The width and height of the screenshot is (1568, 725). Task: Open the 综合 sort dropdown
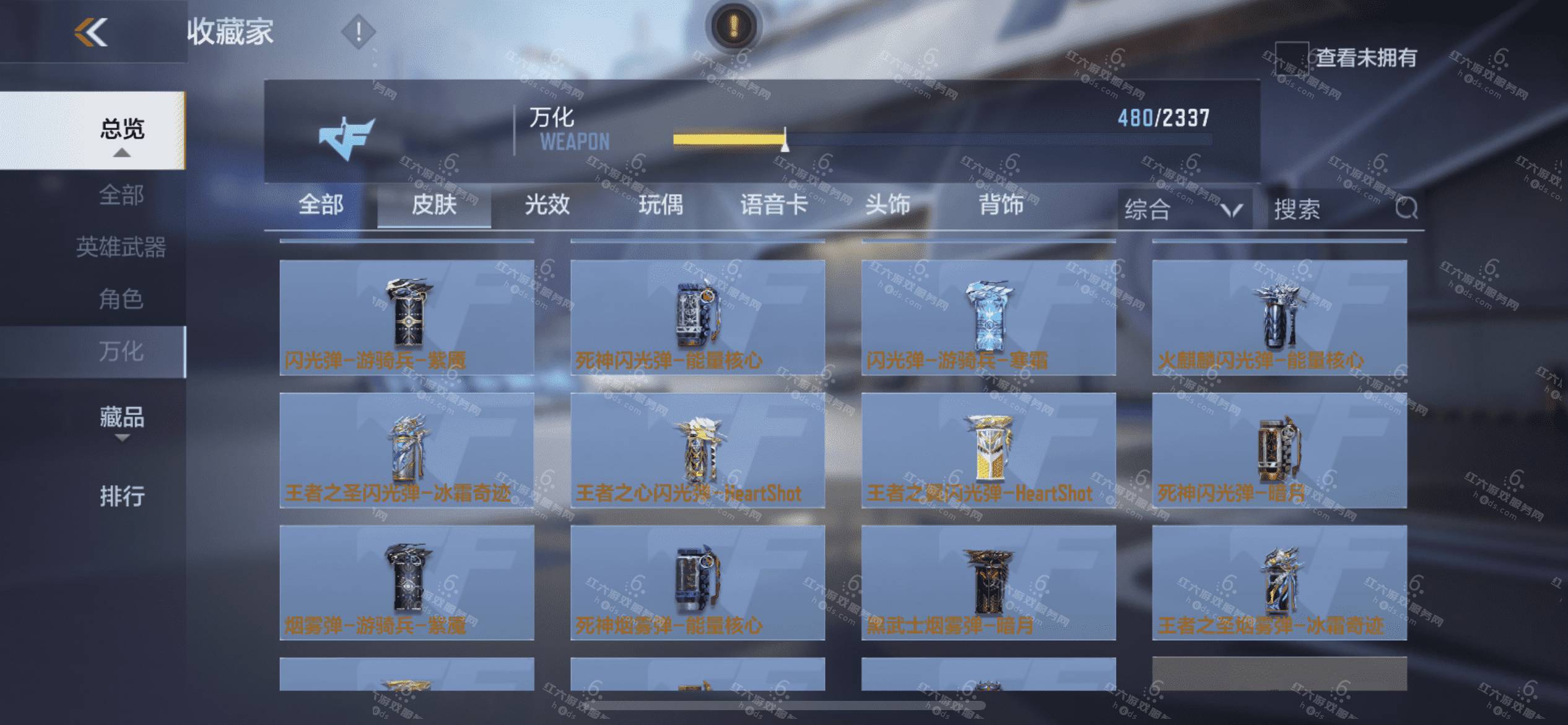coord(1184,209)
